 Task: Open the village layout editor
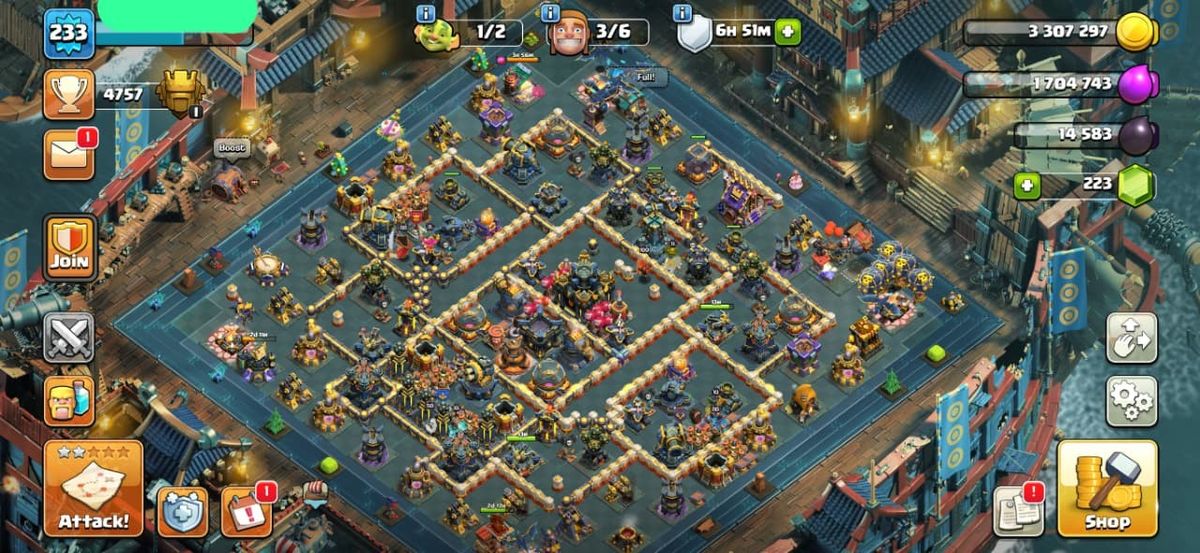[x=1131, y=338]
